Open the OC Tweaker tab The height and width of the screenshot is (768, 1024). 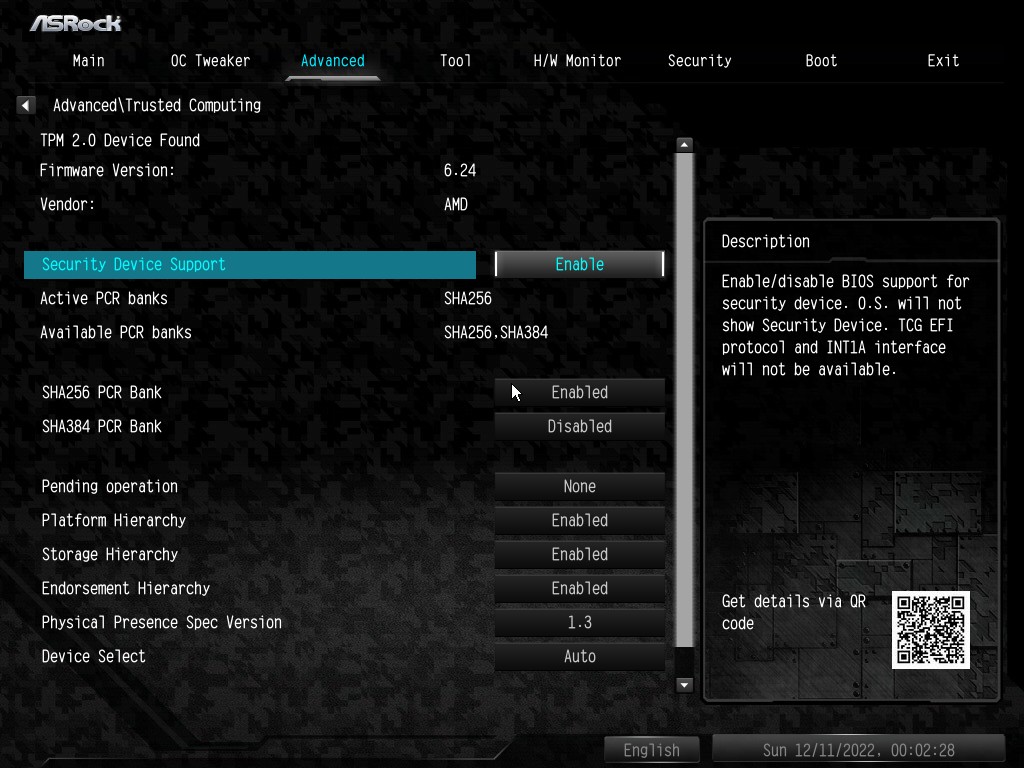click(x=210, y=61)
